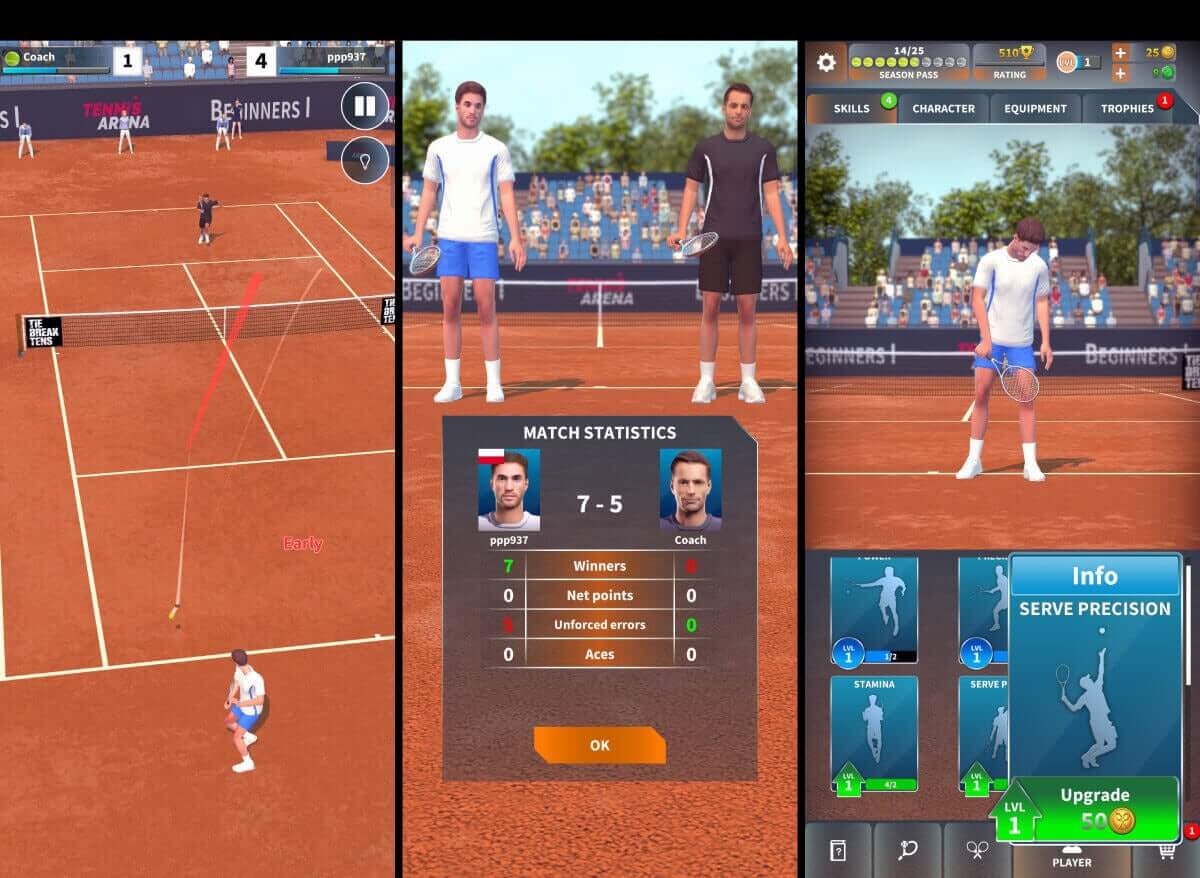
Task: Open the mystery card pack menu
Action: pyautogui.click(x=837, y=850)
